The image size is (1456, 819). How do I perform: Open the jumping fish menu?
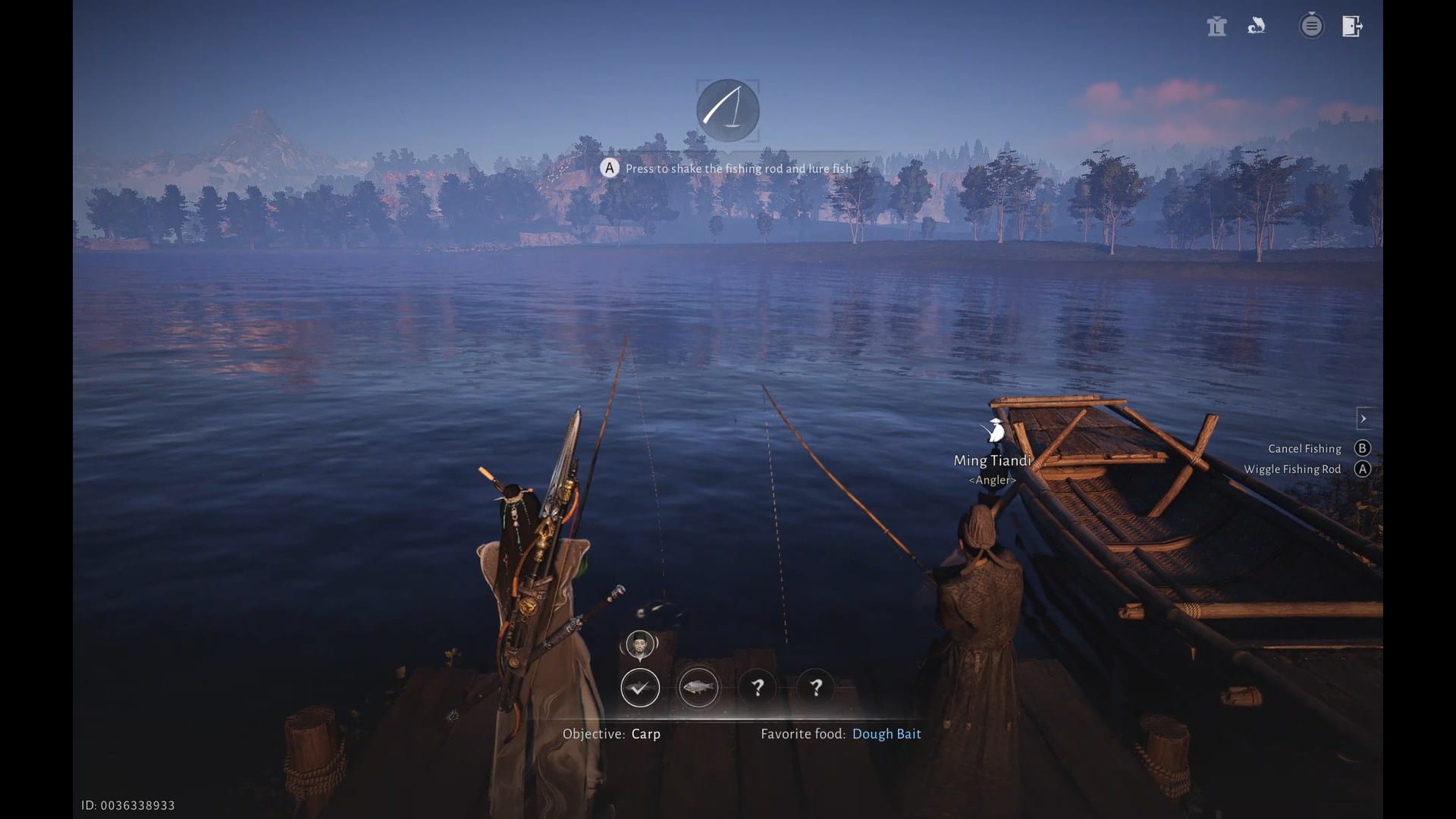(1256, 26)
